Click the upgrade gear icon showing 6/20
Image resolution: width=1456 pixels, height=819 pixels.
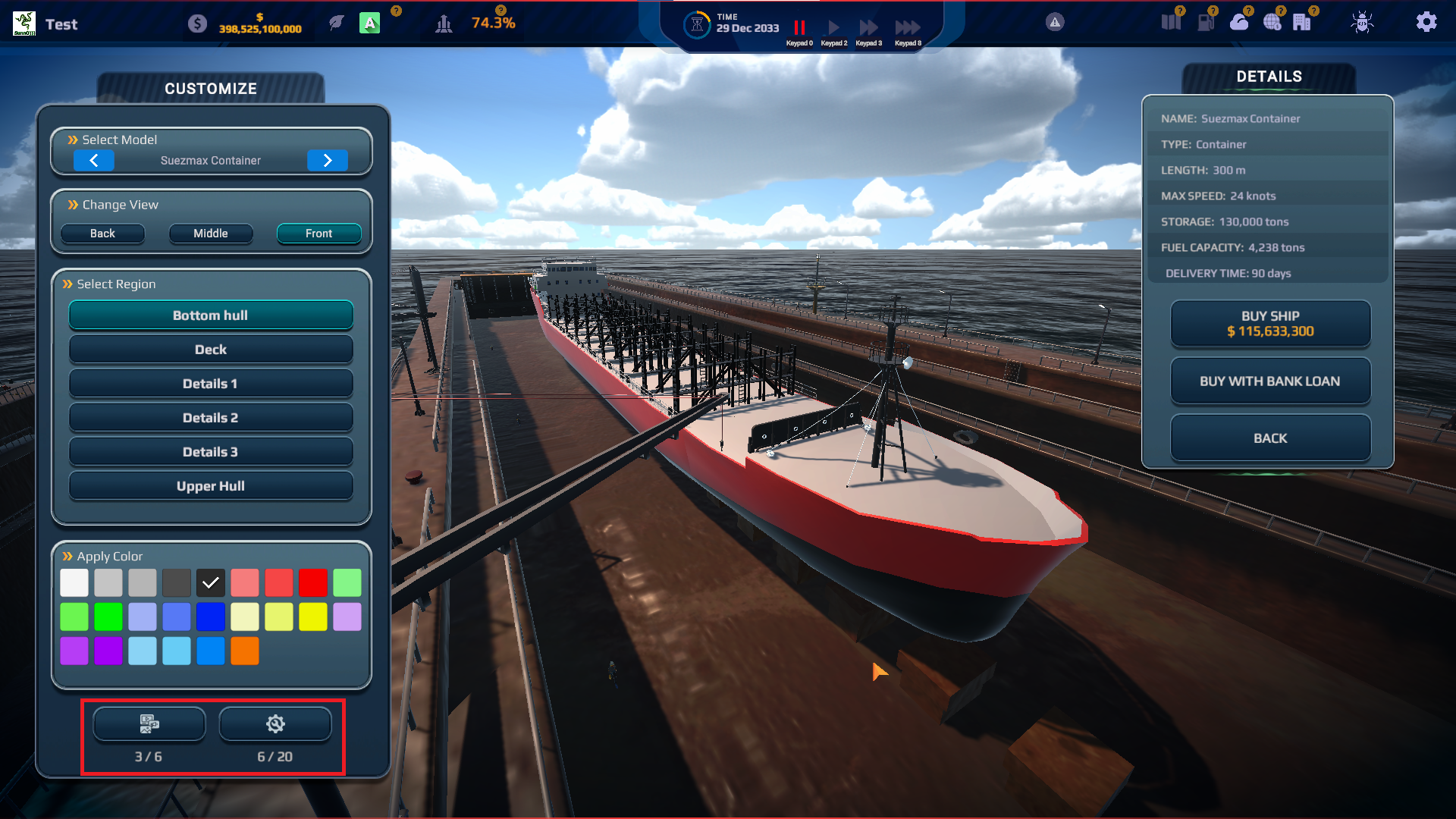[275, 724]
